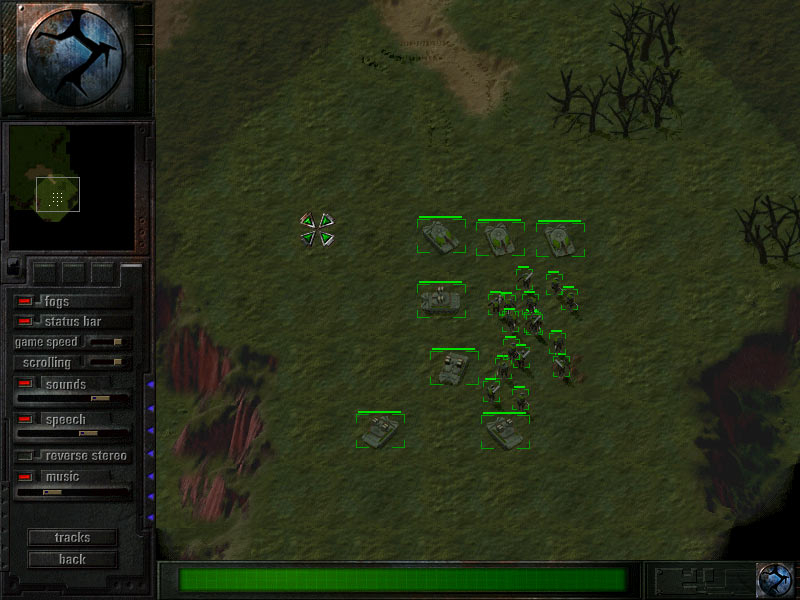Viewport: 800px width, 600px height.
Task: Adjust the scrolling speed slider
Action: (x=104, y=363)
